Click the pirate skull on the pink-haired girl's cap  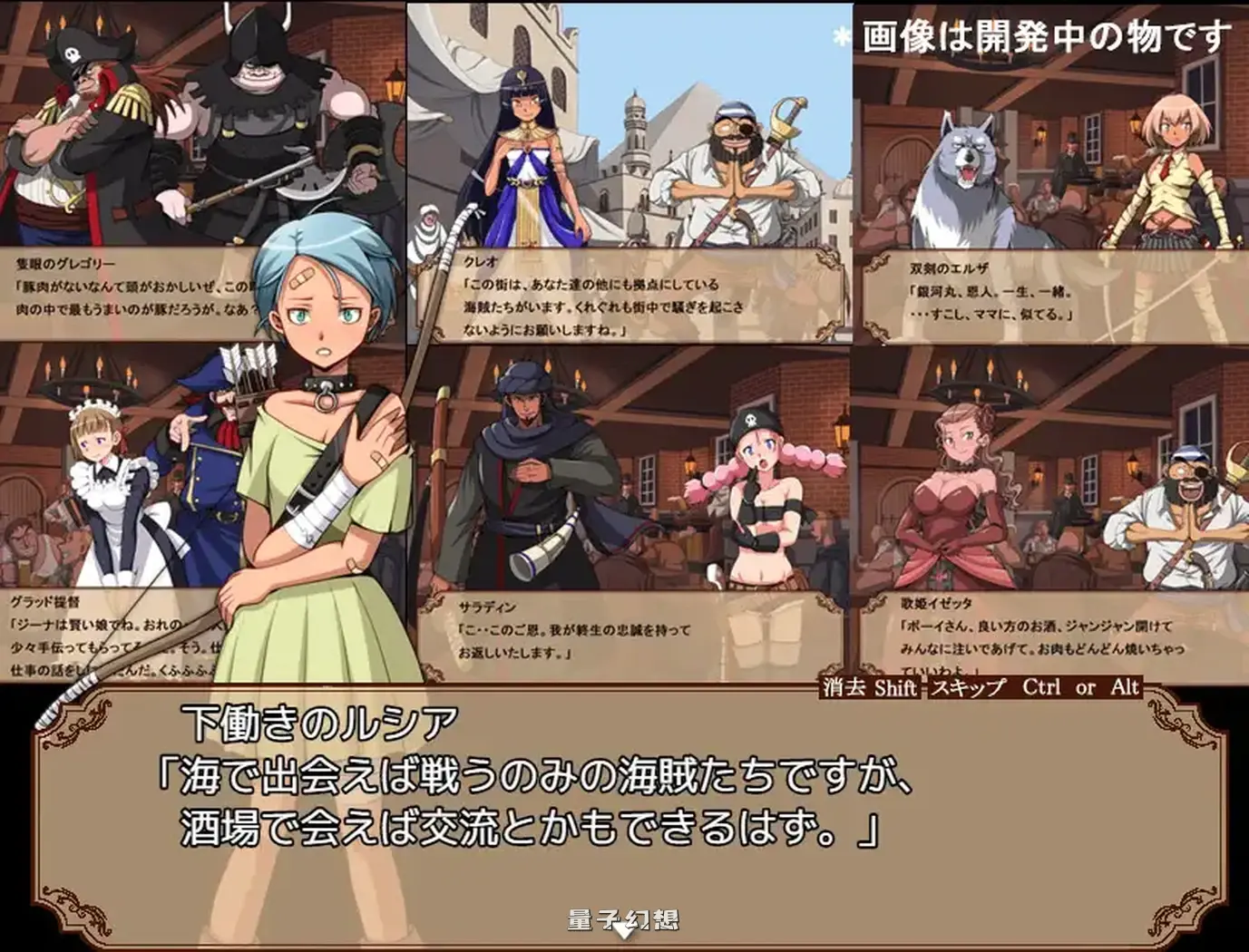coord(749,420)
